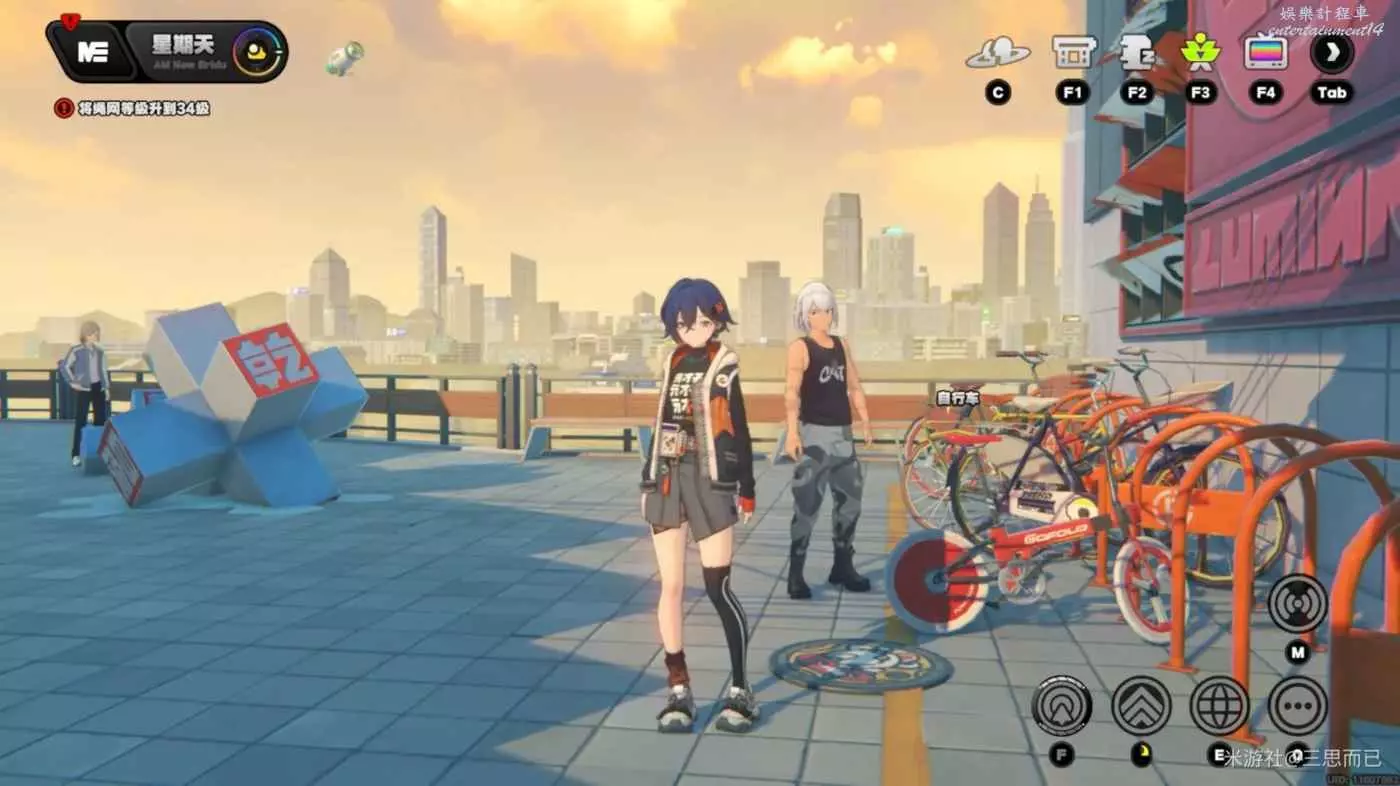The width and height of the screenshot is (1400, 786).
Task: Open the planet-shaped icon menu
Action: tap(997, 52)
